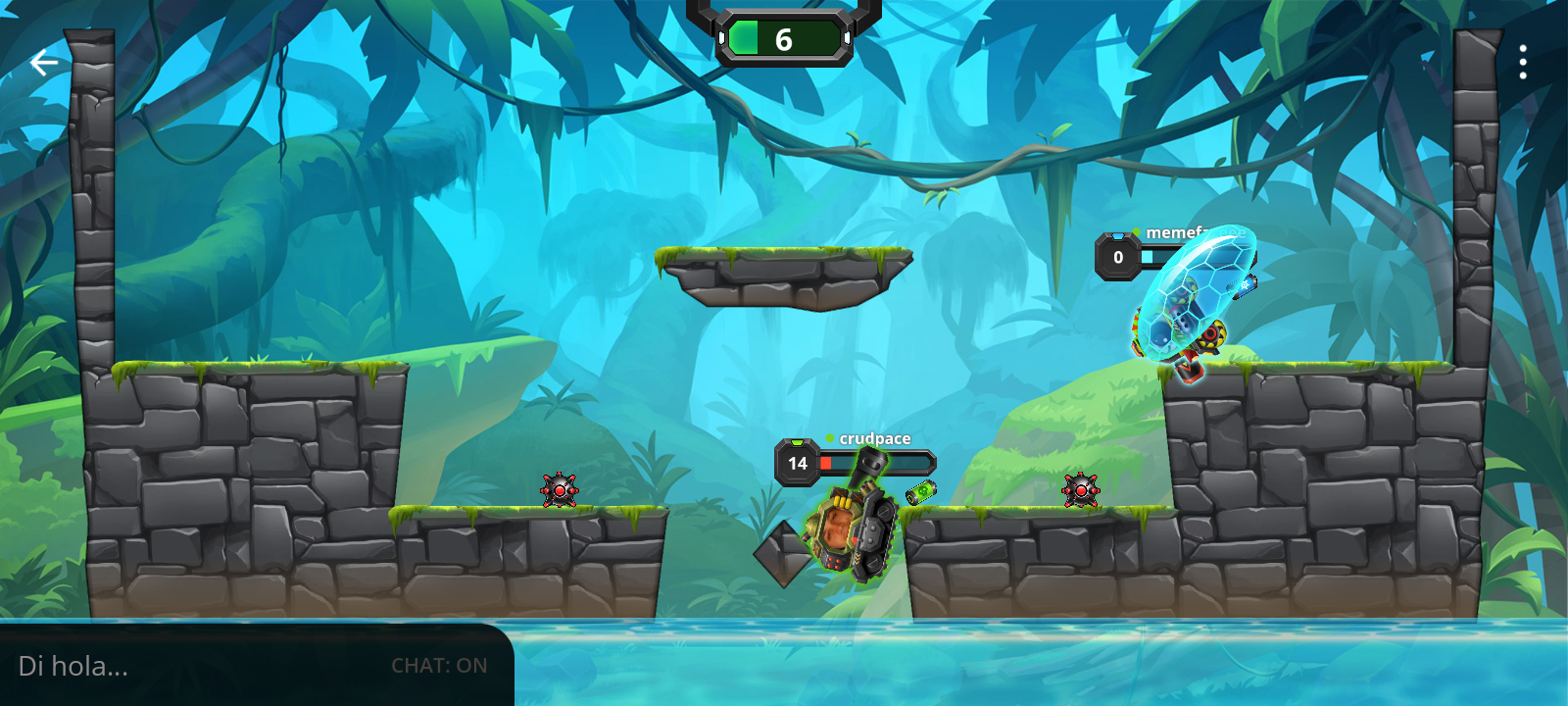Select the spinning mine on the left platform

tap(559, 488)
